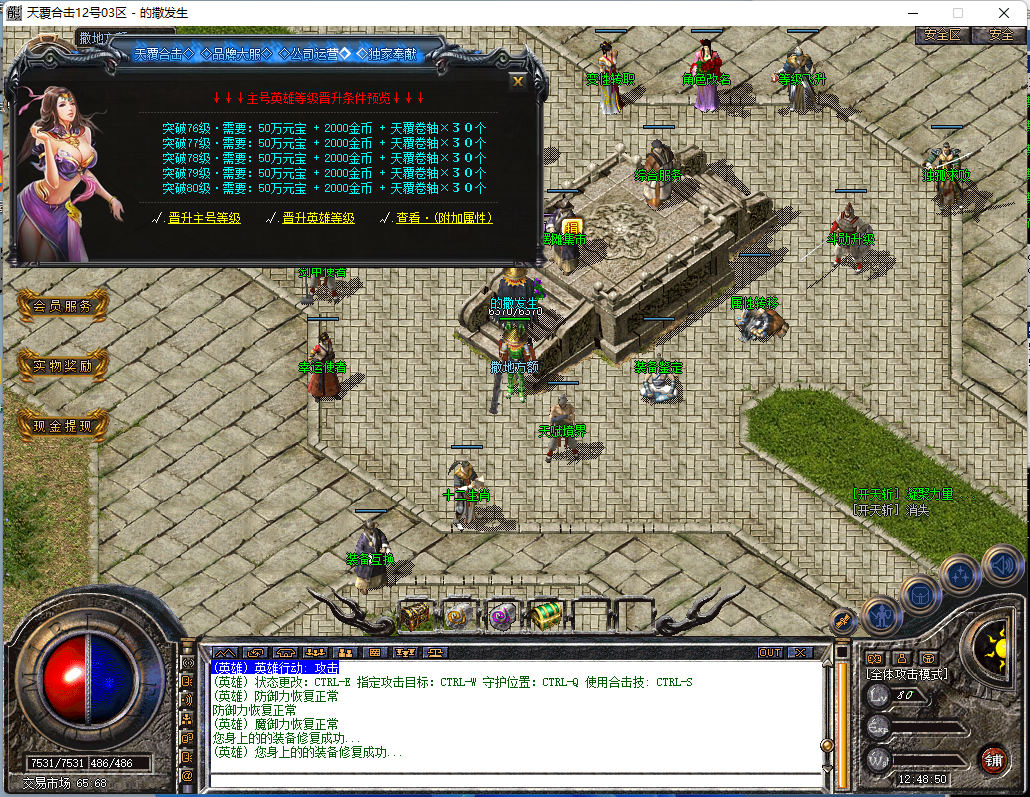Maximize the game window
Viewport: 1030px width, 797px height.
click(x=958, y=13)
